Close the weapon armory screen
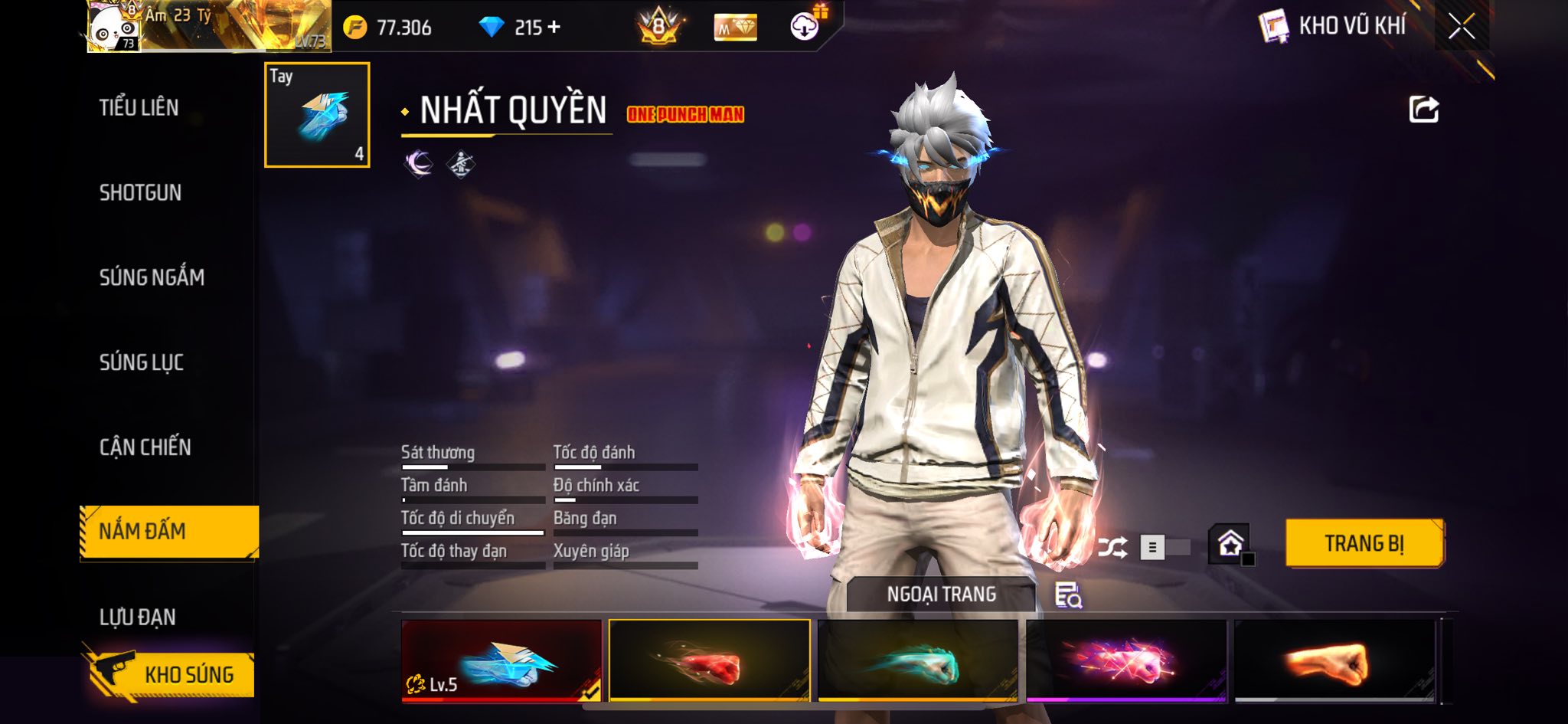1568x724 pixels. pyautogui.click(x=1461, y=27)
